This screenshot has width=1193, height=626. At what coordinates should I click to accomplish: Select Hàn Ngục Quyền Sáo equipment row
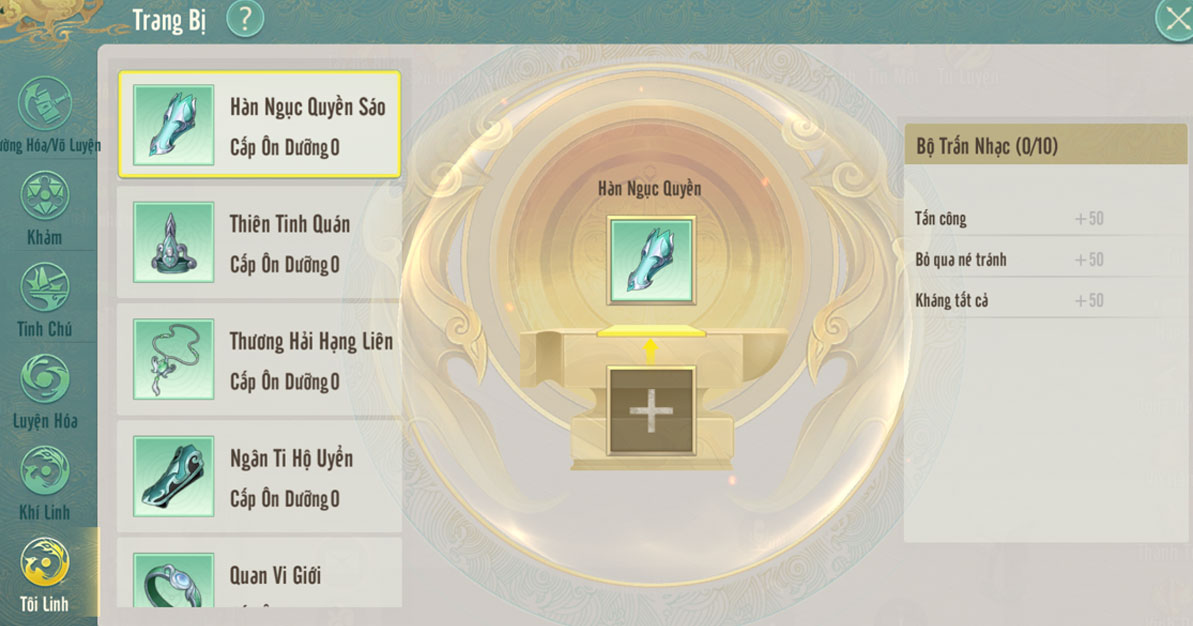(x=259, y=125)
